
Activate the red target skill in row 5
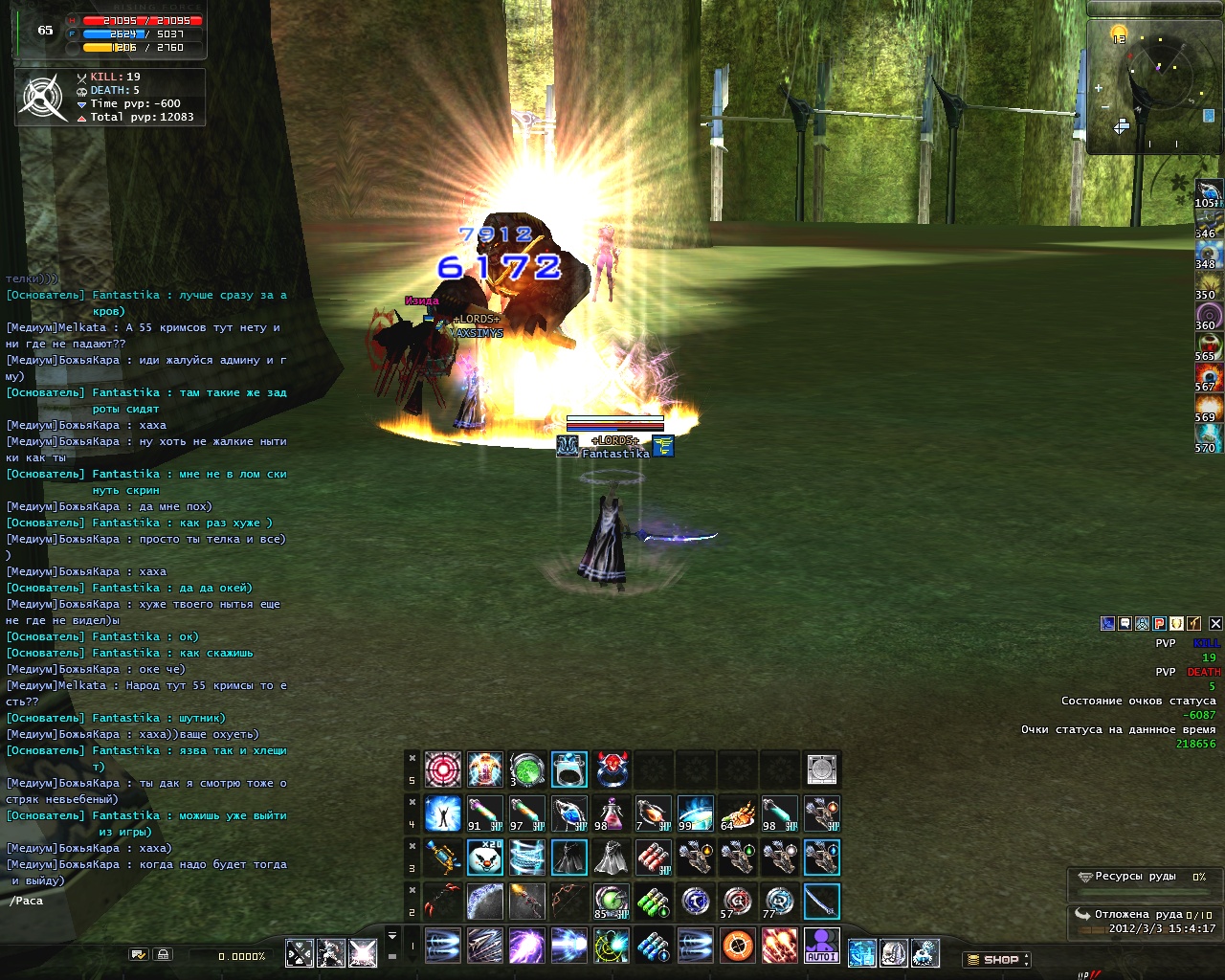(443, 769)
